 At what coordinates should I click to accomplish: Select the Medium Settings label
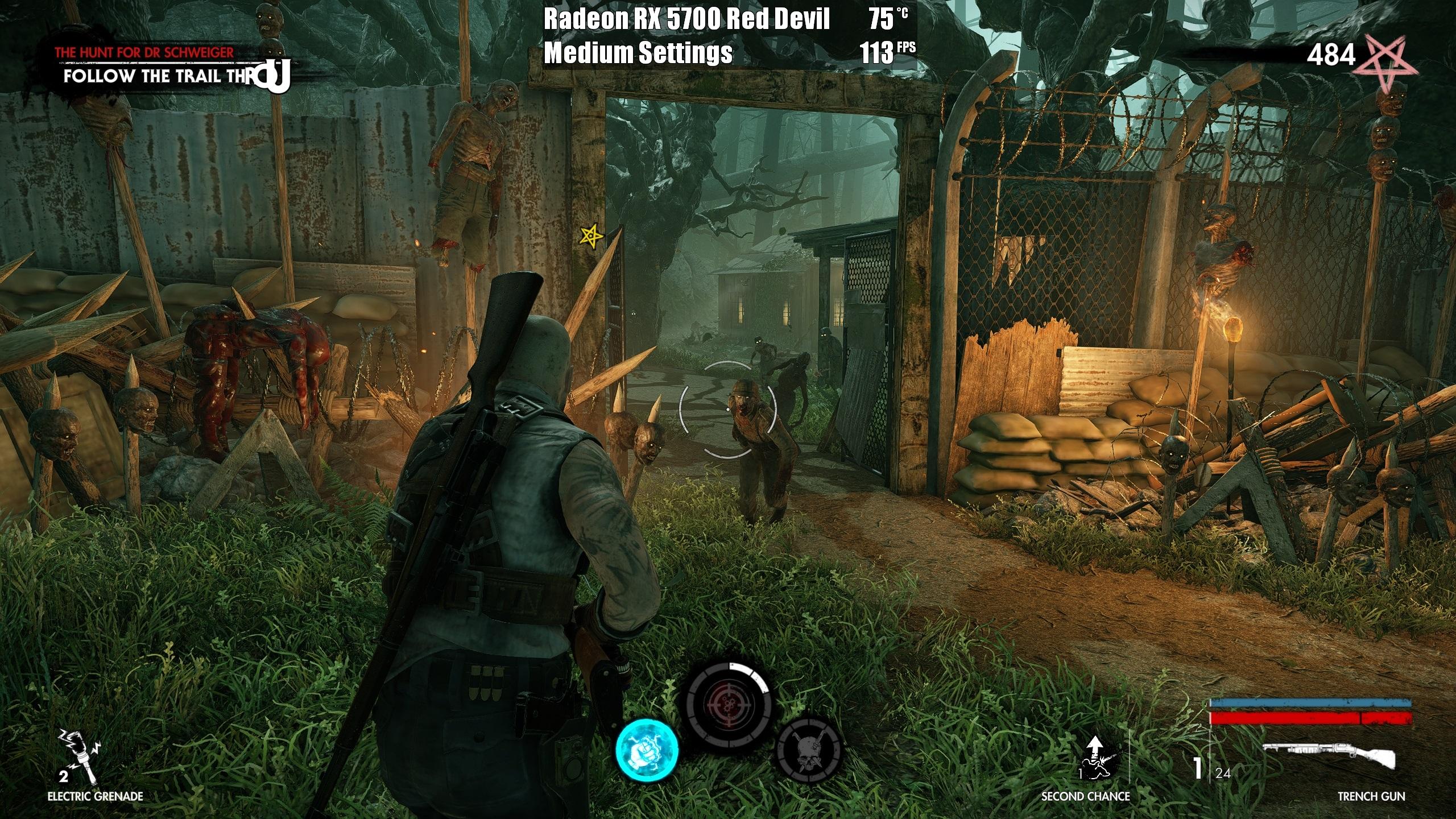pos(637,54)
